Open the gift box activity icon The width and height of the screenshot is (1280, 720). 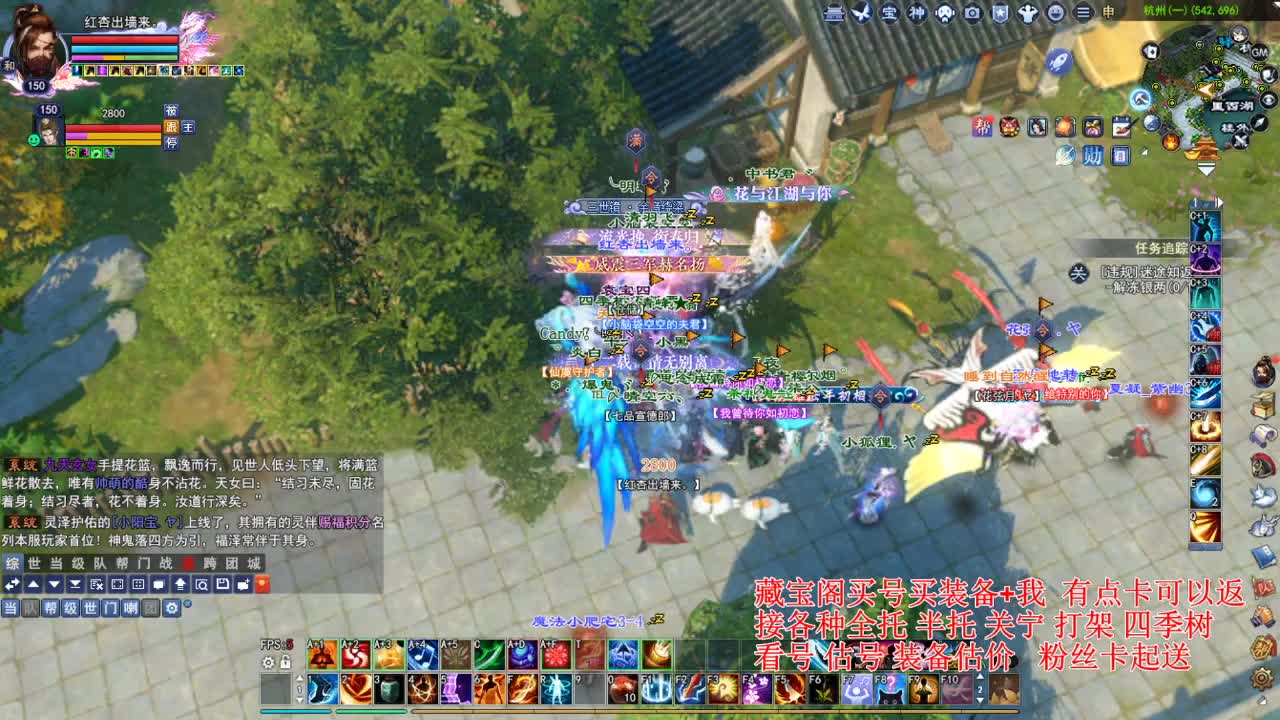click(x=1092, y=127)
